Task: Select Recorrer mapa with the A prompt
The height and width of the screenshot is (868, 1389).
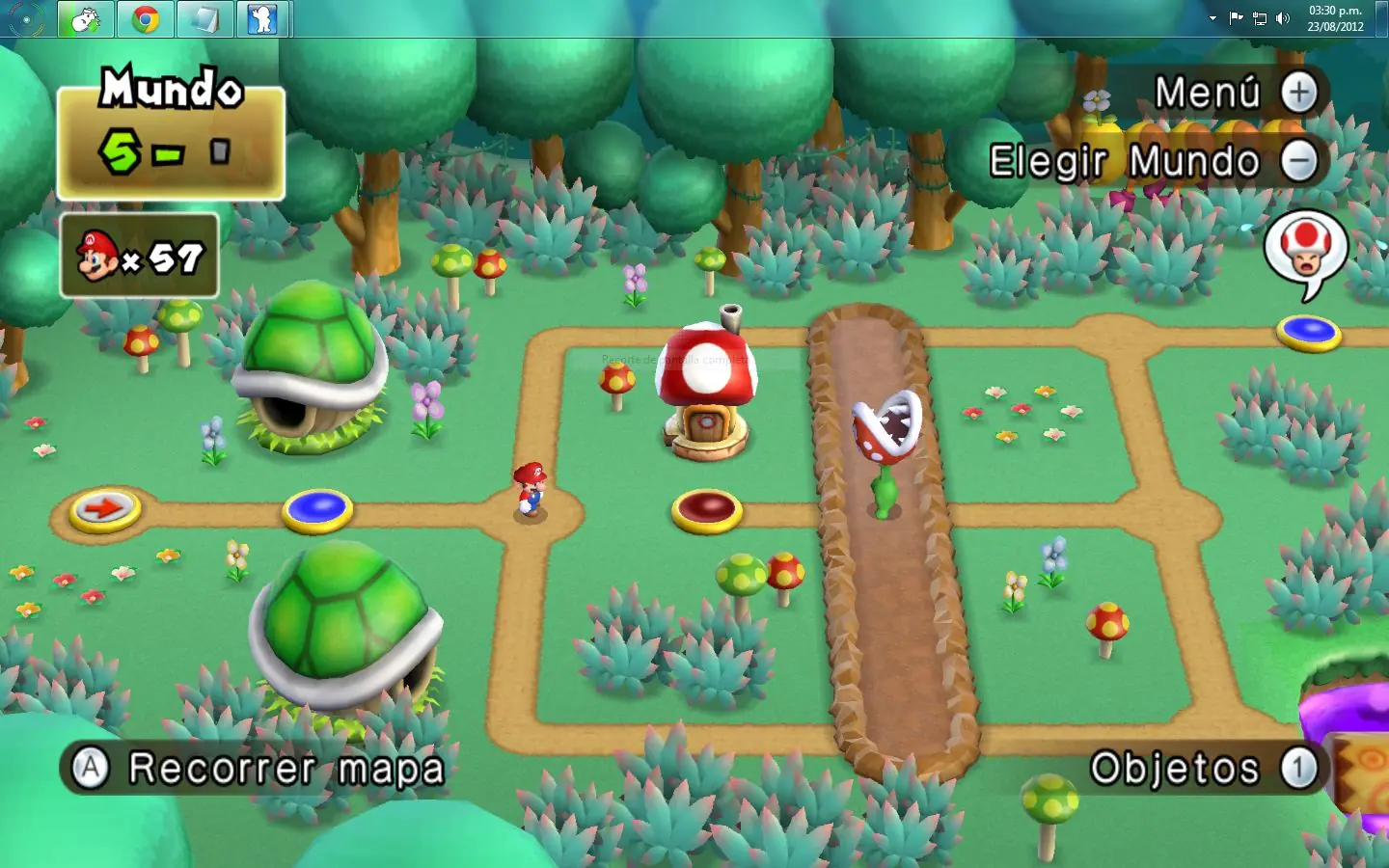Action: click(x=260, y=768)
